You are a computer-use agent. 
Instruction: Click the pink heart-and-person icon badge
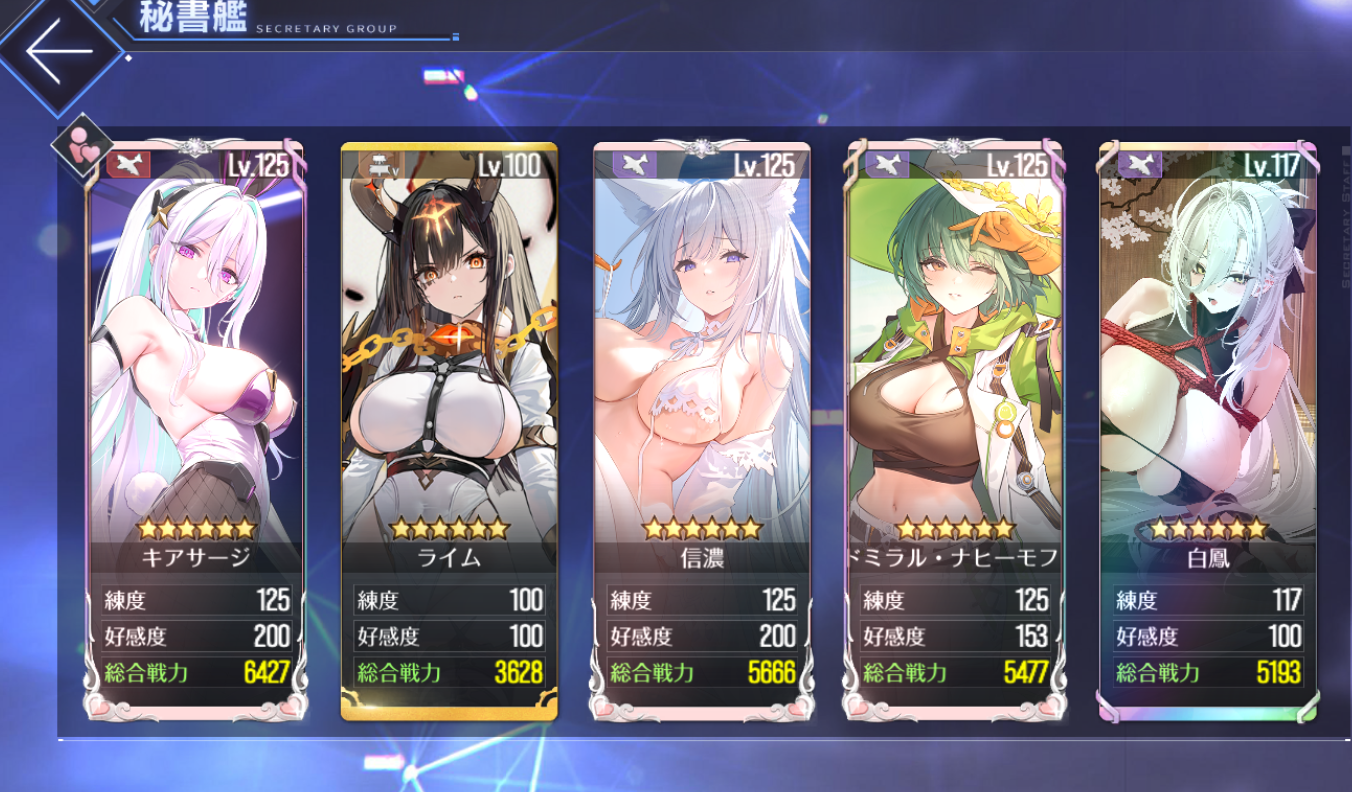coord(81,147)
